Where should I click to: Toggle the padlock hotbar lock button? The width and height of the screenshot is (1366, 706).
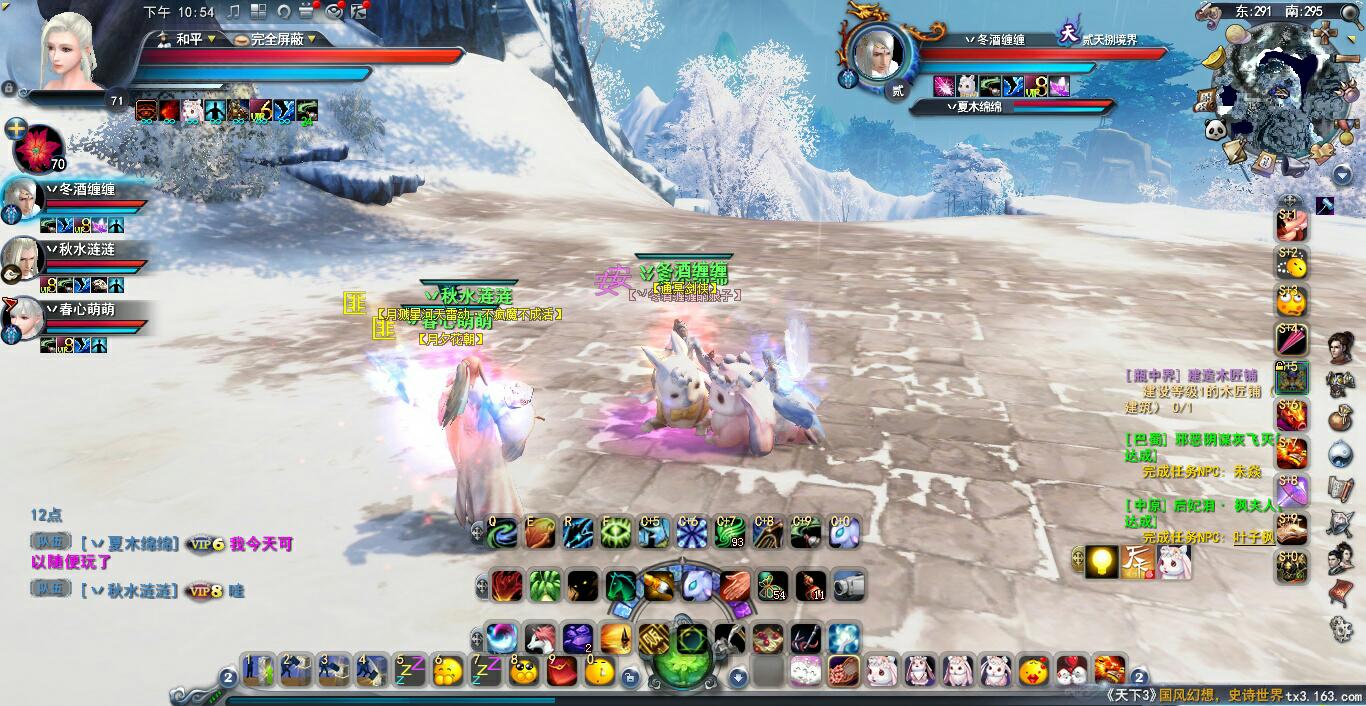[x=630, y=677]
